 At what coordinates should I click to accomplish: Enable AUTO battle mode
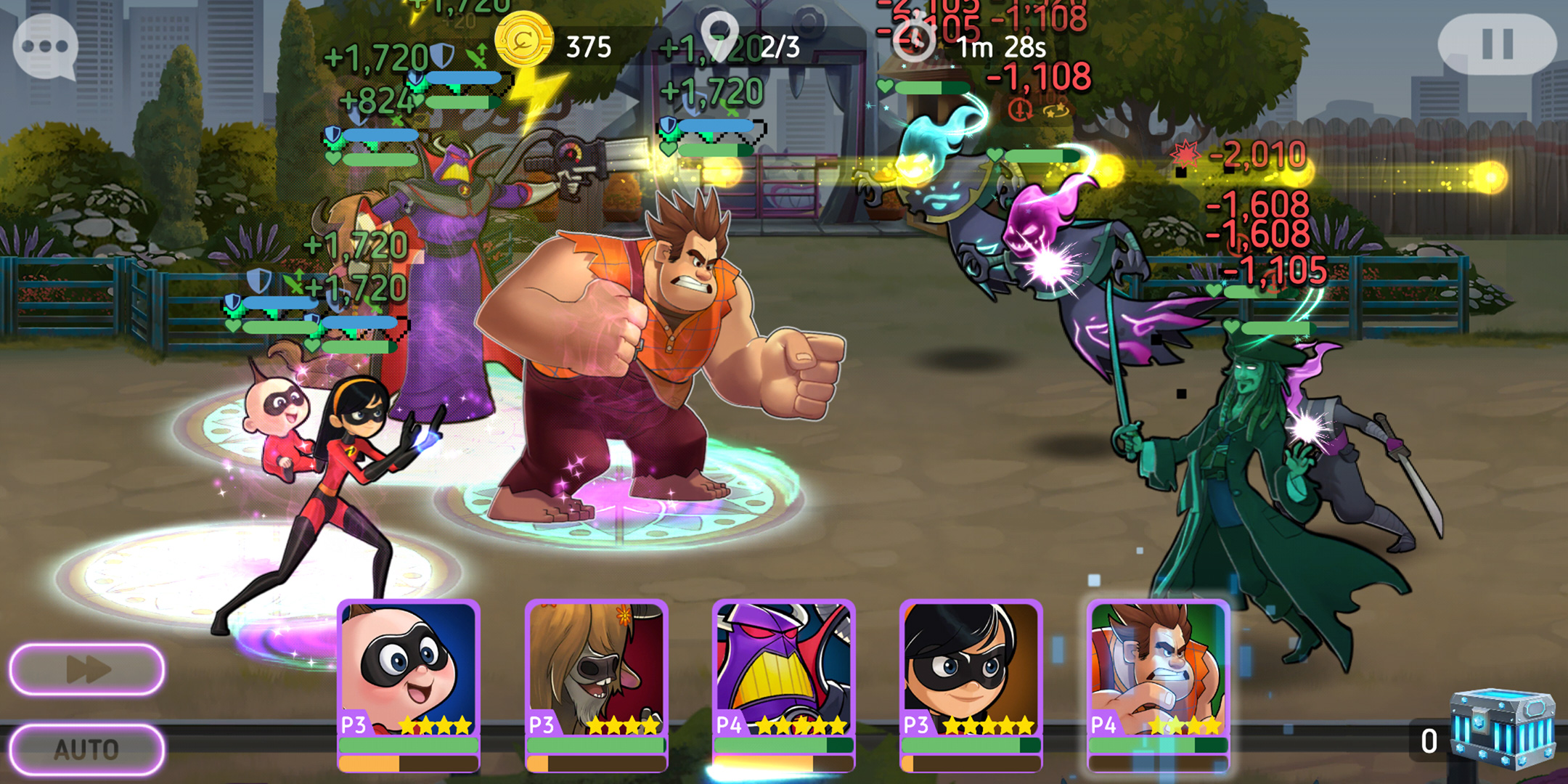click(x=87, y=748)
